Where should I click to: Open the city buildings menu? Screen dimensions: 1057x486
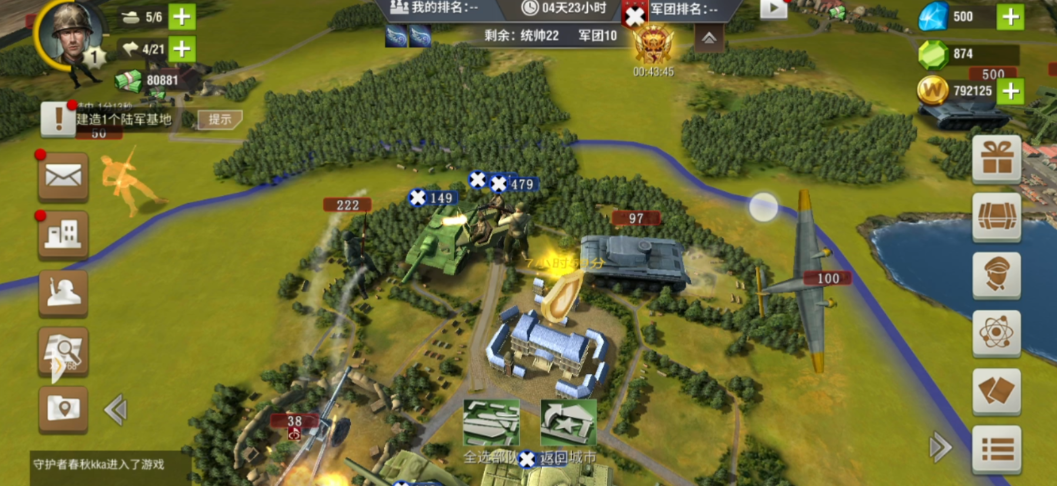[x=63, y=235]
